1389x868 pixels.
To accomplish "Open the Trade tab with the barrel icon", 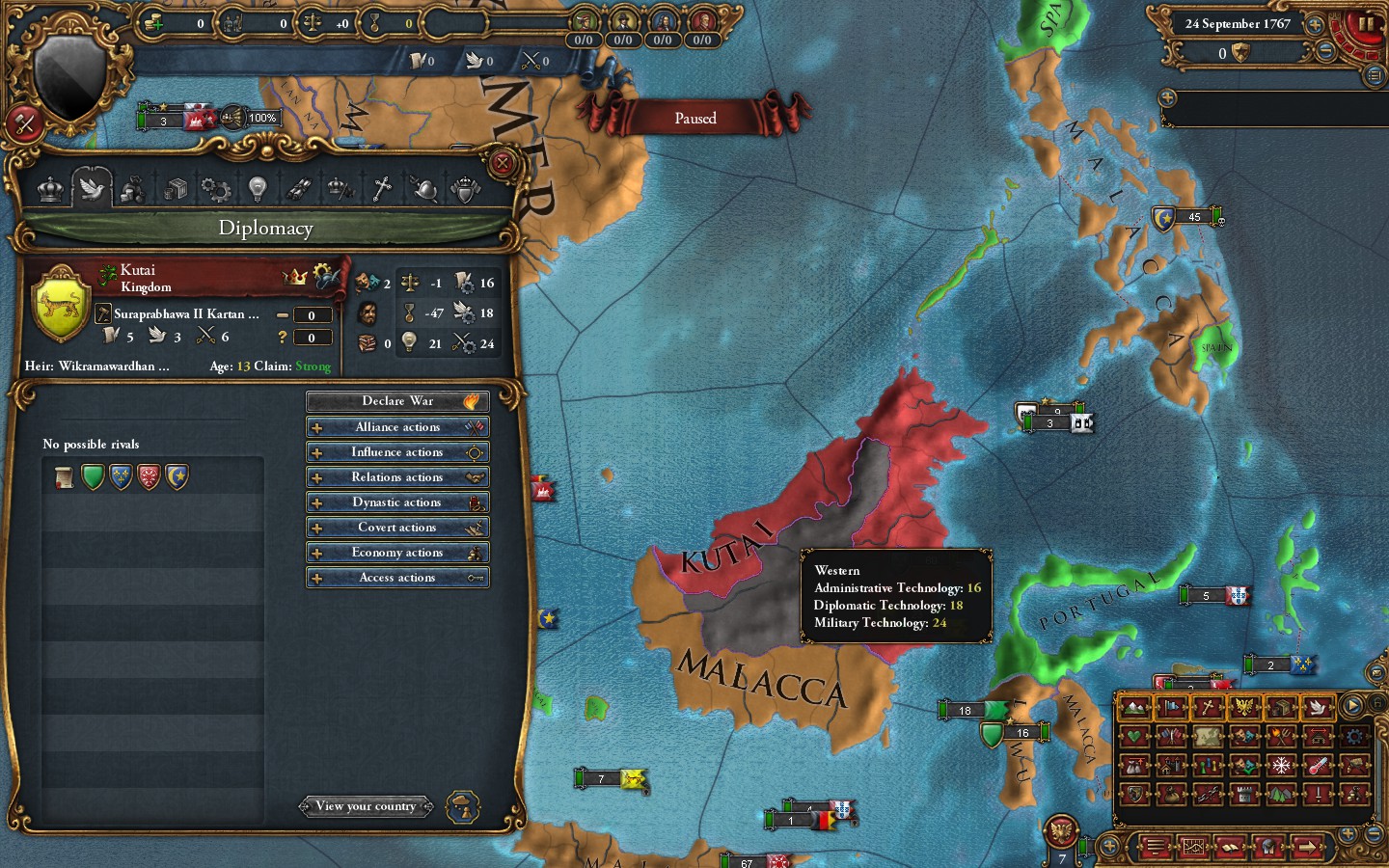I will [x=172, y=189].
